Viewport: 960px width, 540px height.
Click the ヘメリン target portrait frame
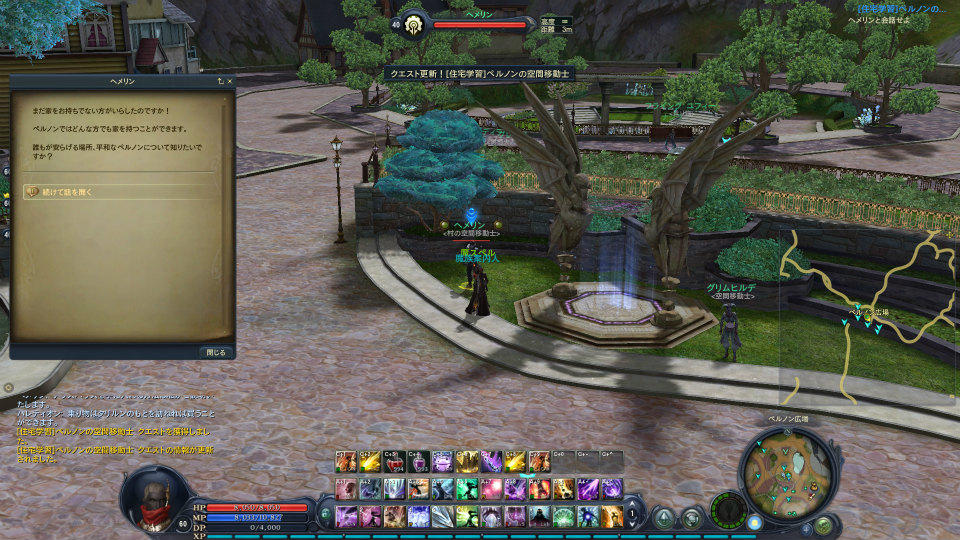412,24
